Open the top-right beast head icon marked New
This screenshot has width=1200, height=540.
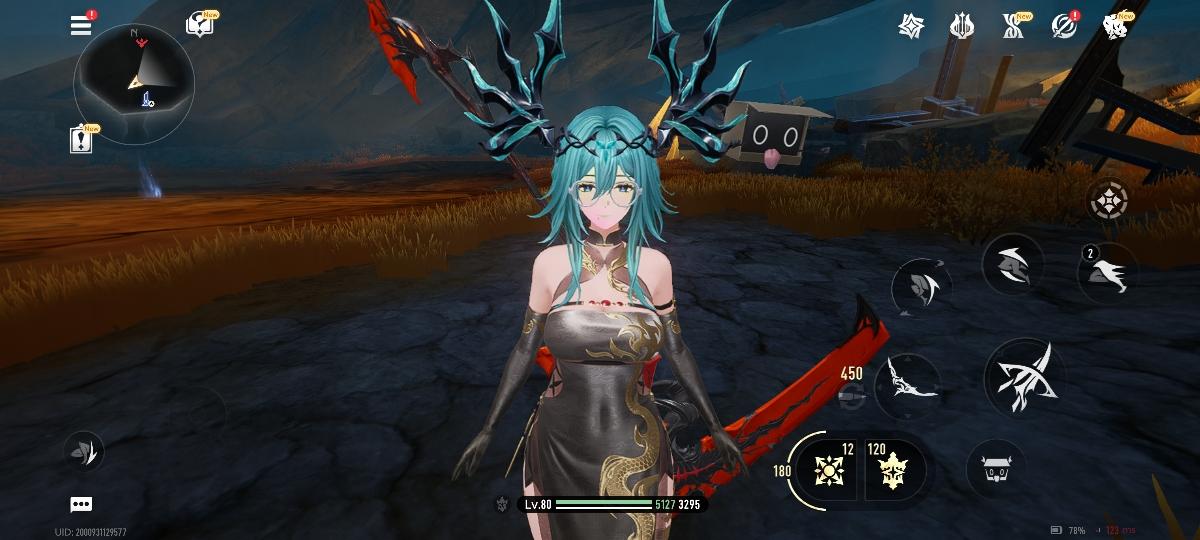pyautogui.click(x=1116, y=26)
